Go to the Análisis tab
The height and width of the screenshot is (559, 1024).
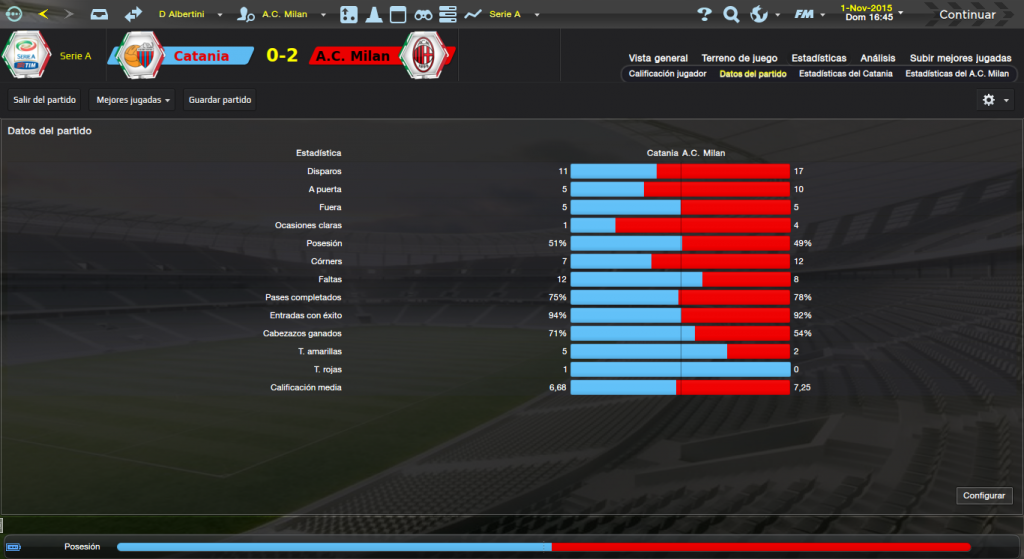tap(878, 58)
